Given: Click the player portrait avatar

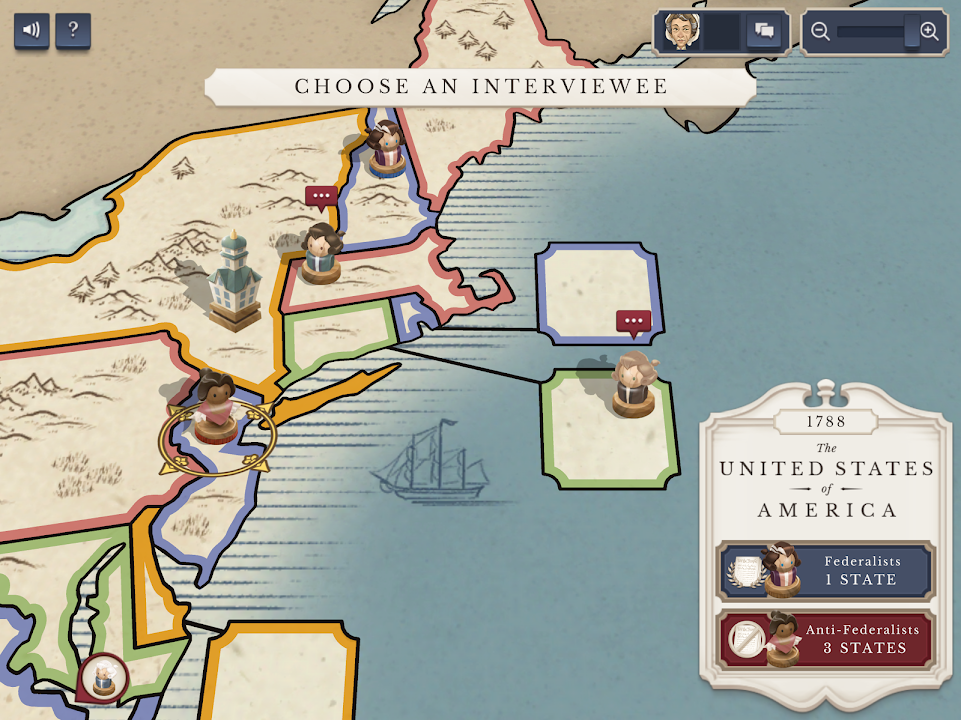Looking at the screenshot, I should [x=681, y=31].
